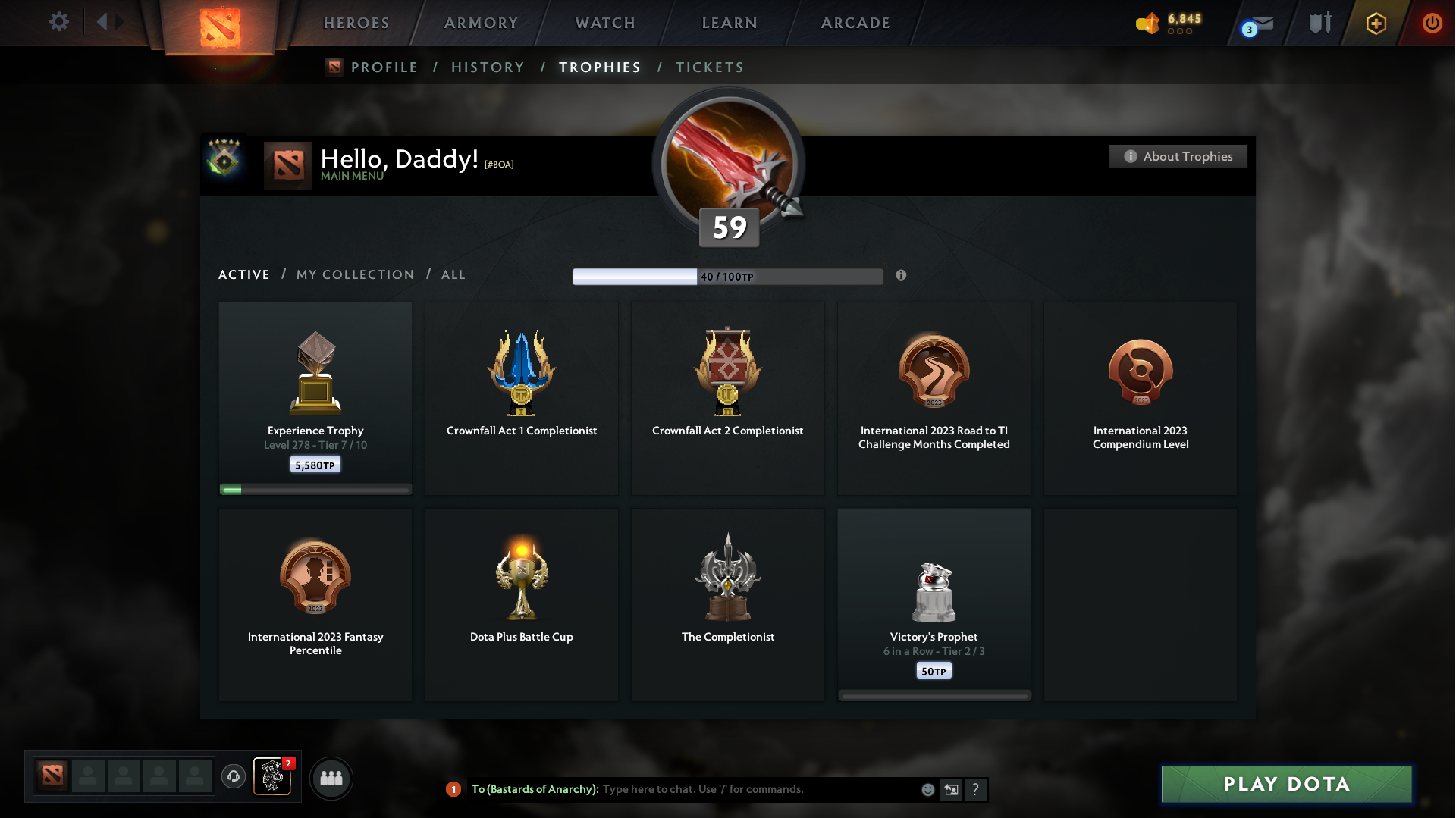The height and width of the screenshot is (818, 1456).
Task: Open the emoticon smiley in chat bar
Action: pyautogui.click(x=927, y=789)
